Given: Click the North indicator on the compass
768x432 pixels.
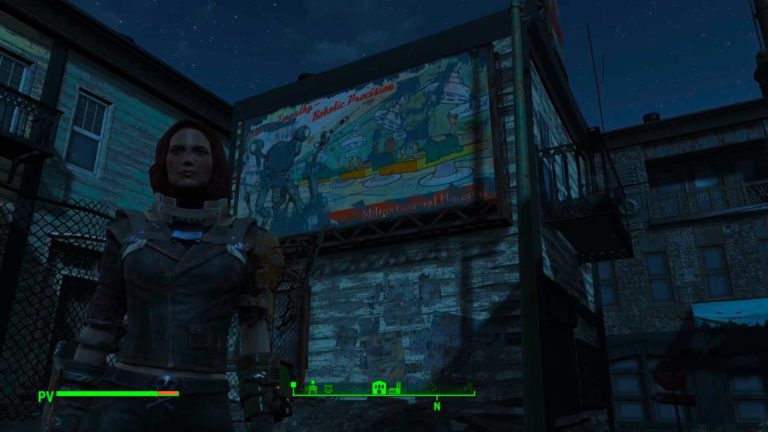Looking at the screenshot, I should tap(437, 406).
